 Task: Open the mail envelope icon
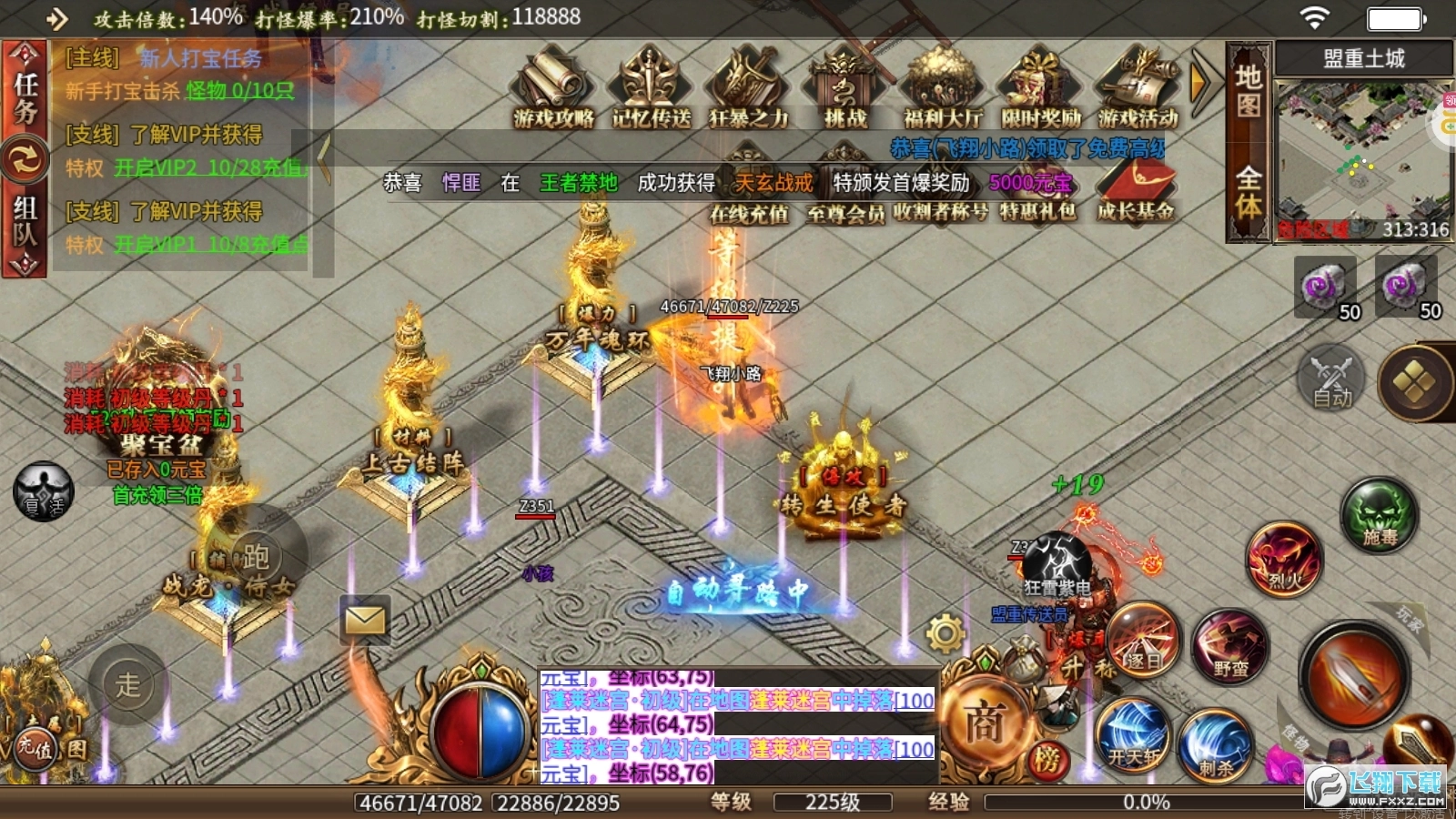364,620
